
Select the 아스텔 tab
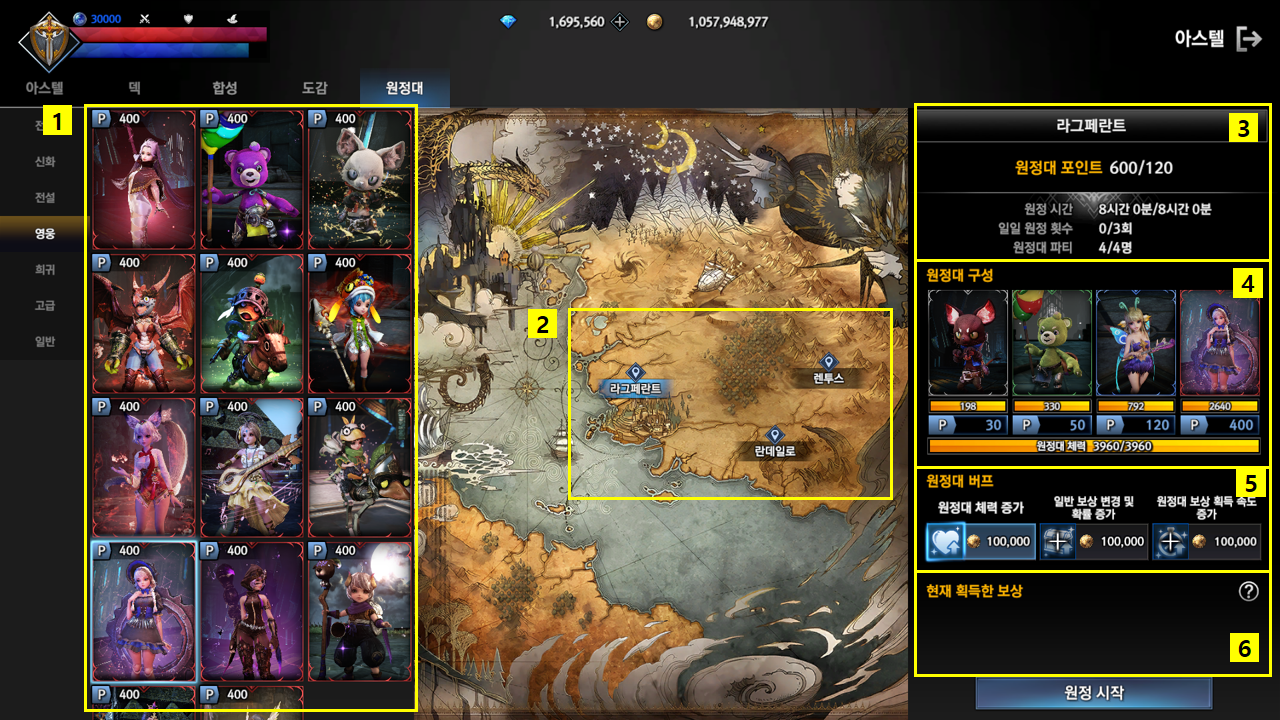point(44,88)
